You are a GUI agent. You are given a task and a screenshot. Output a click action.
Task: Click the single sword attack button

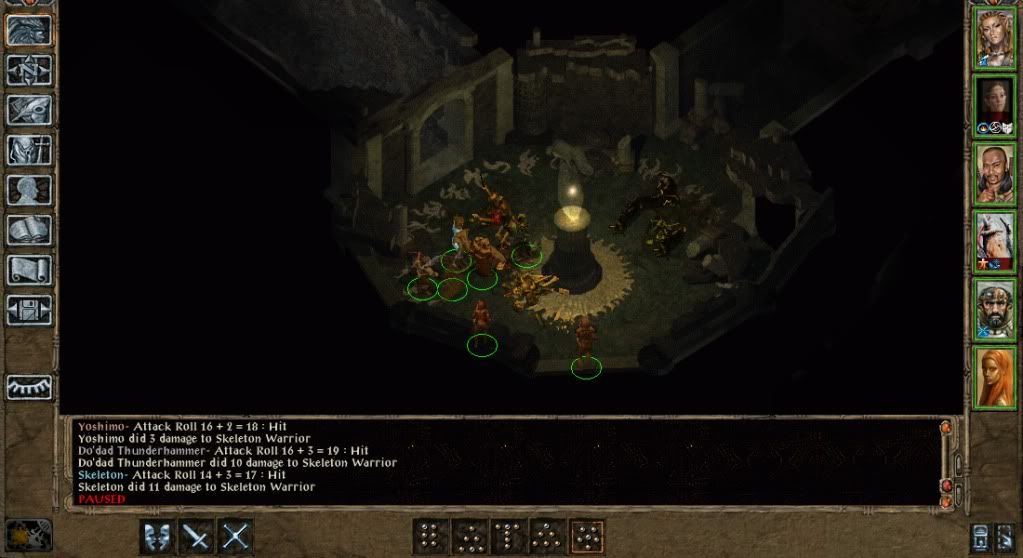(196, 537)
